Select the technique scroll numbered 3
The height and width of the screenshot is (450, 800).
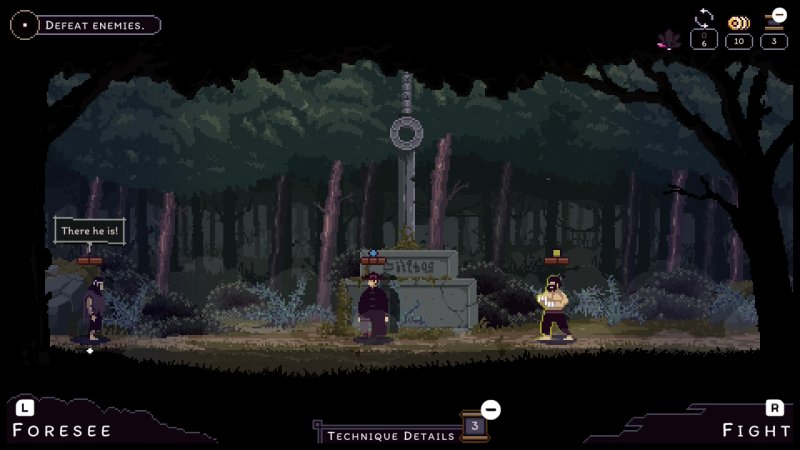(x=475, y=426)
